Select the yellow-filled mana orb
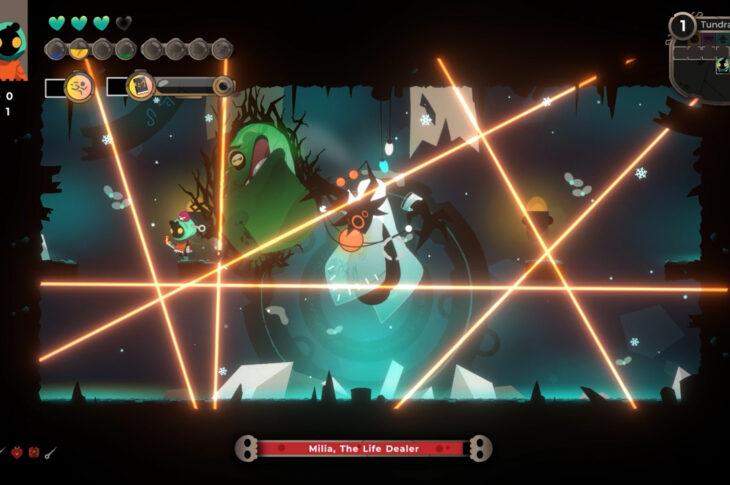Image resolution: width=730 pixels, height=485 pixels. [79, 48]
